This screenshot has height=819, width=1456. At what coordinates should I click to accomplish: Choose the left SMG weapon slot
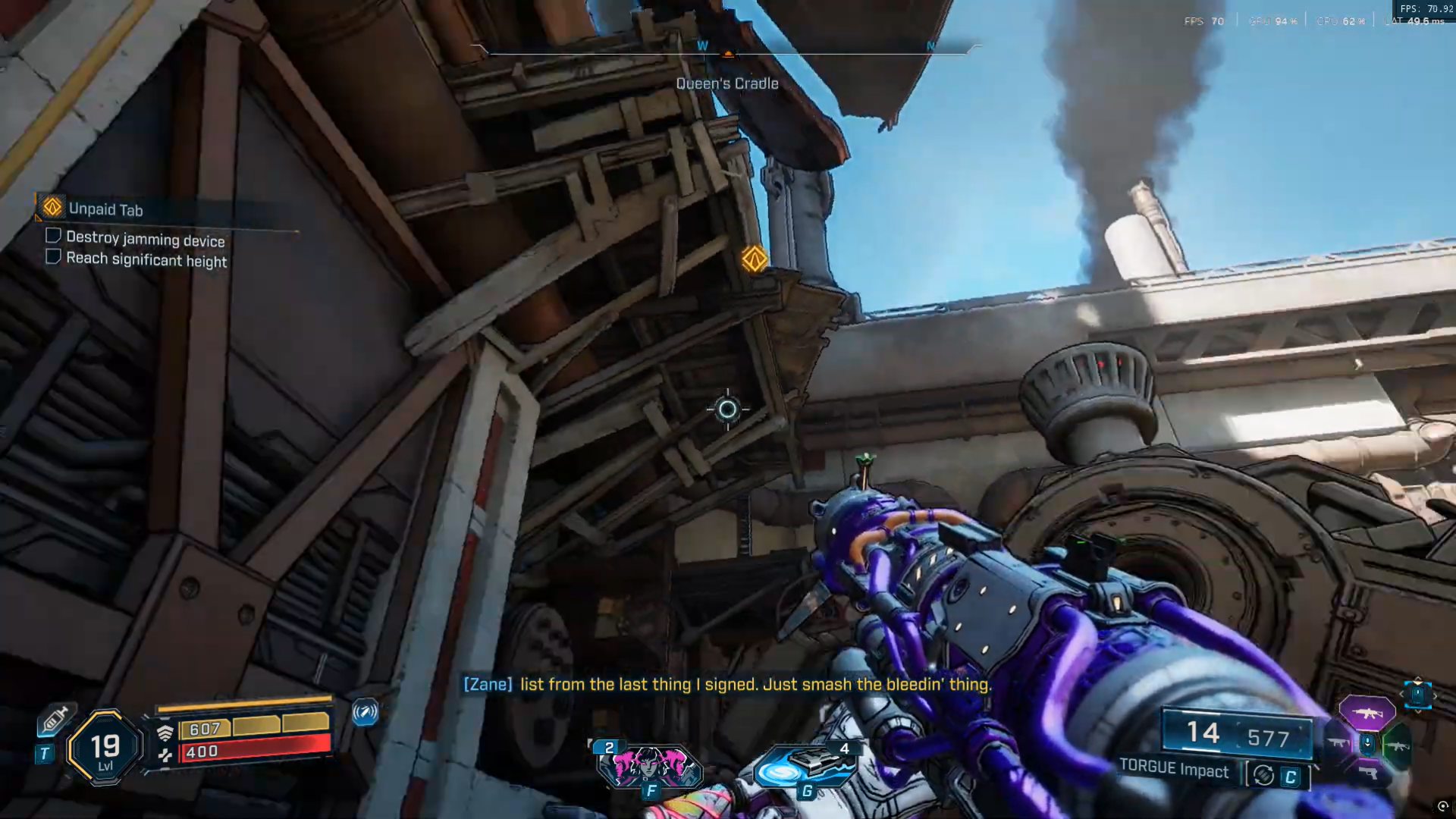tap(1337, 743)
